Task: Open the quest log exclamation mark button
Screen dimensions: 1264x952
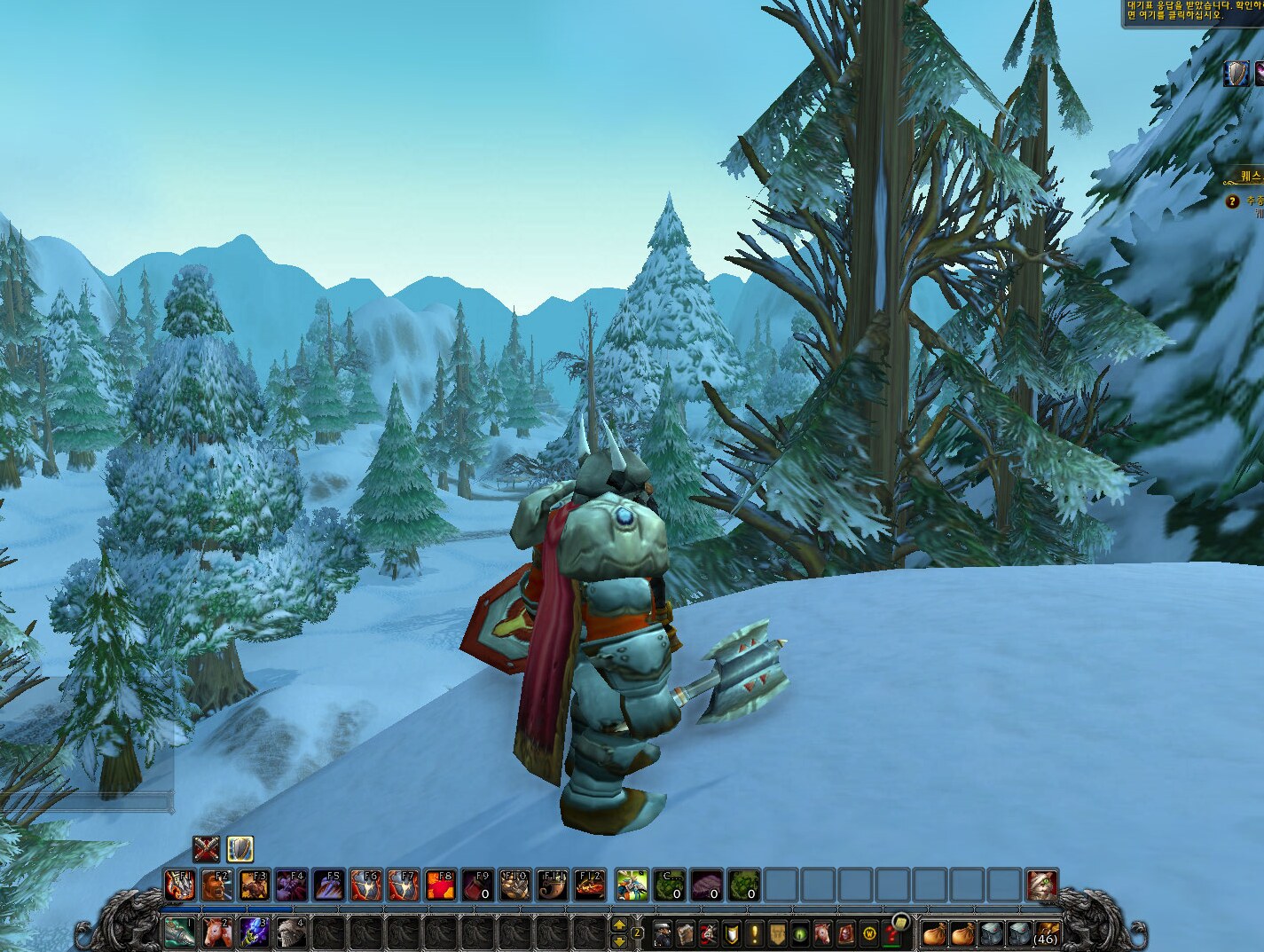Action: click(755, 934)
